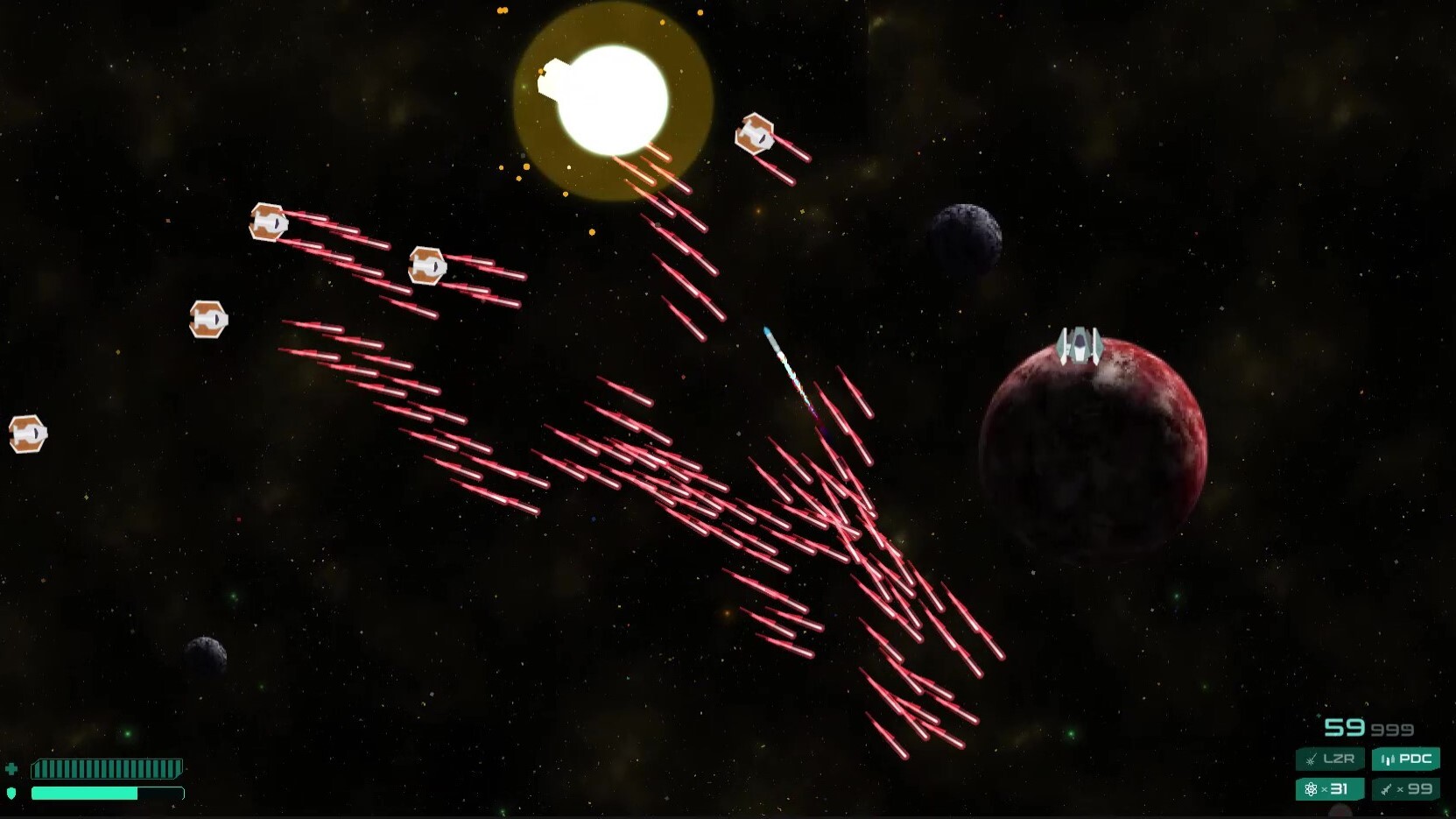Image resolution: width=1456 pixels, height=819 pixels.
Task: Click the teal score number 59
Action: (1346, 727)
